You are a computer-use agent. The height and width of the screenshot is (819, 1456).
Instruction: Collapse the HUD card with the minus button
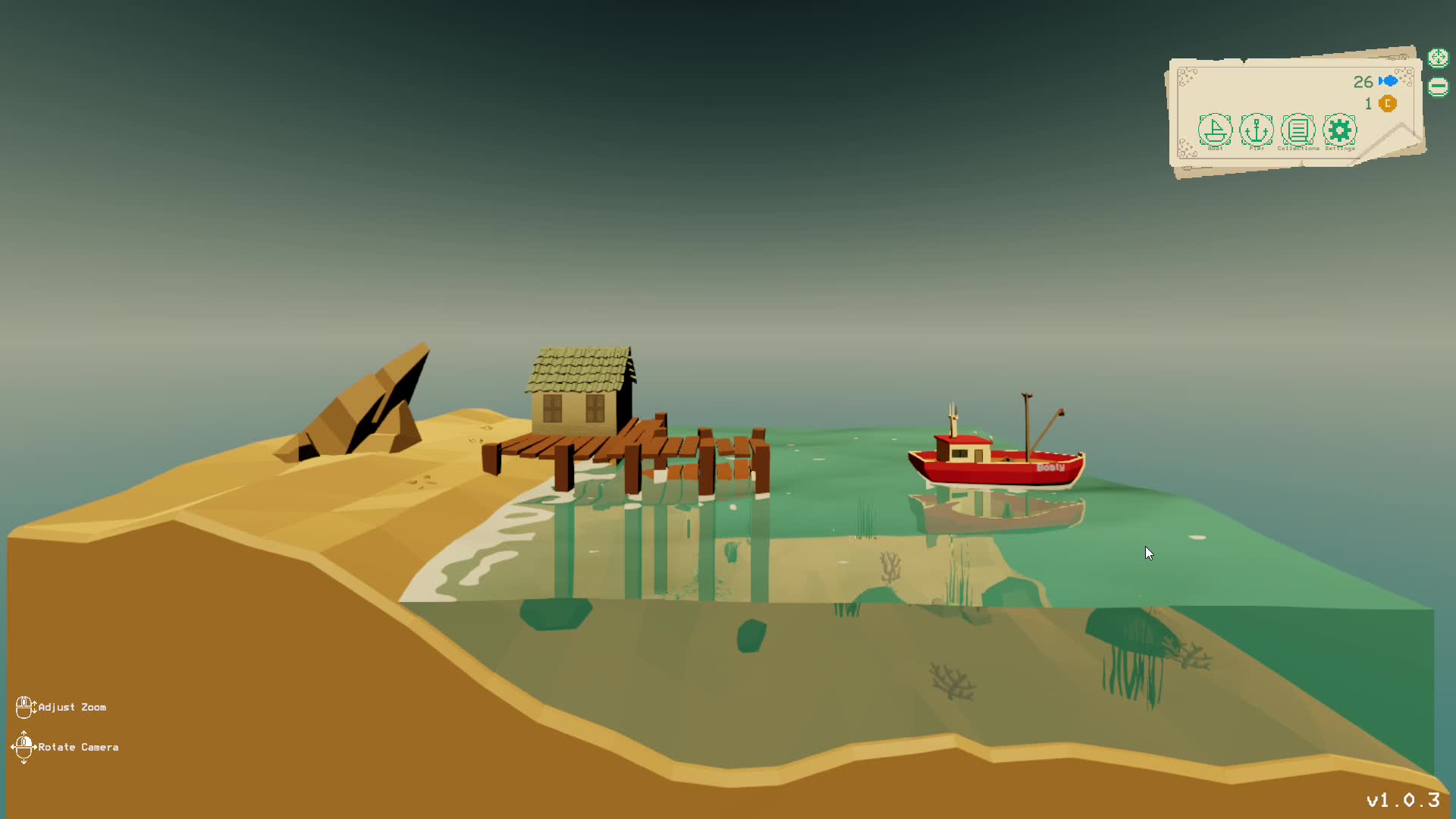point(1438,86)
